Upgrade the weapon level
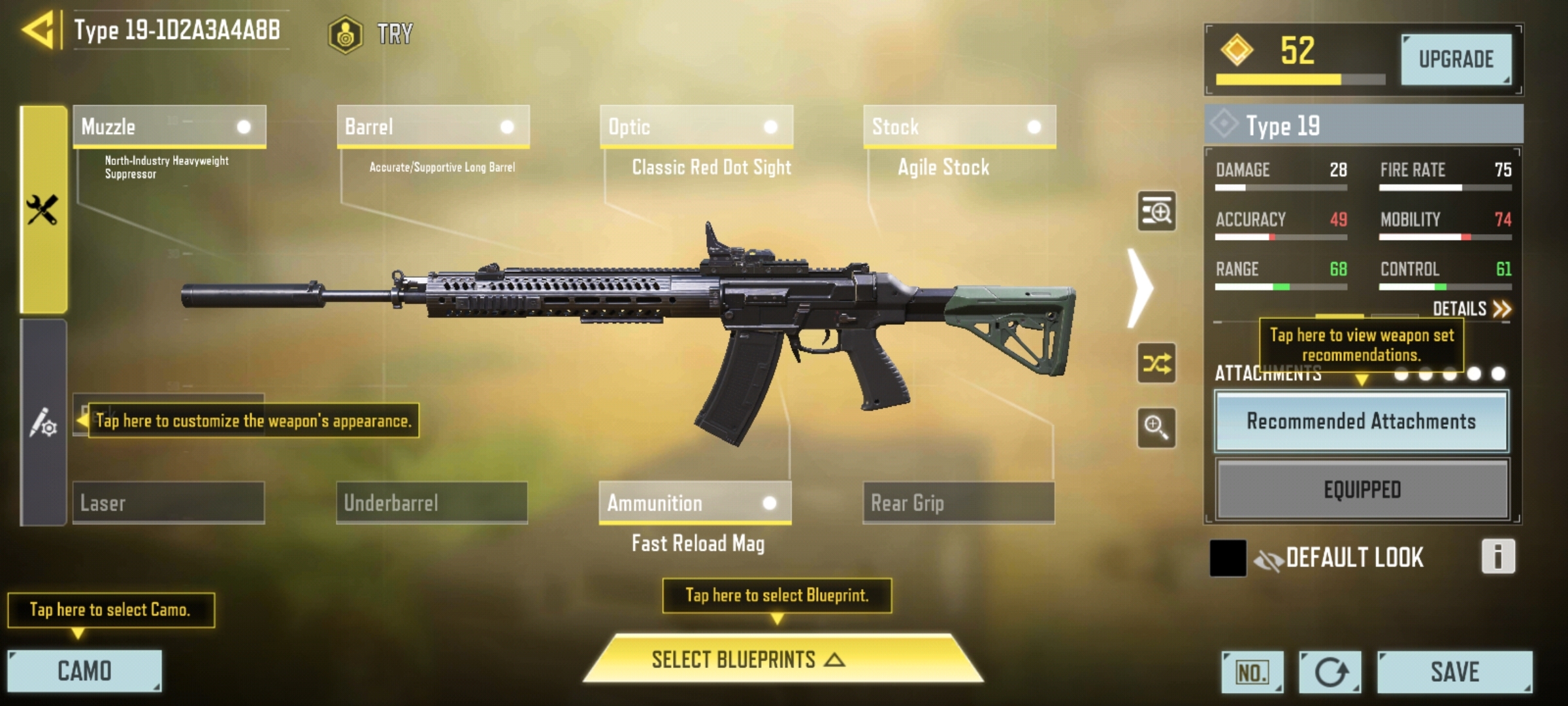1568x706 pixels. 1456,59
